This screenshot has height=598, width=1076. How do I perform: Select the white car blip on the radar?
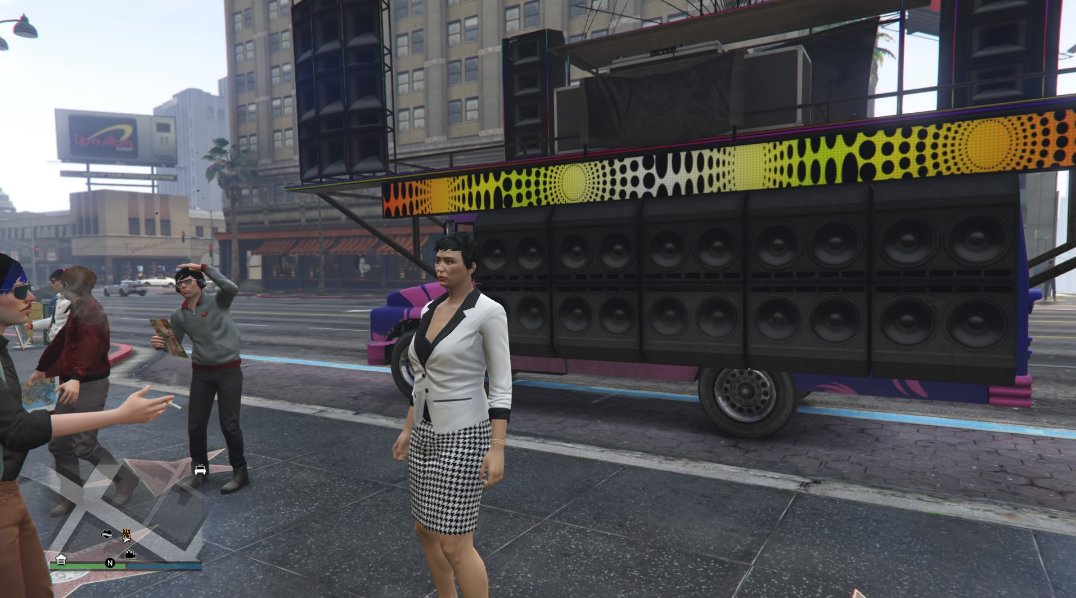(x=200, y=469)
